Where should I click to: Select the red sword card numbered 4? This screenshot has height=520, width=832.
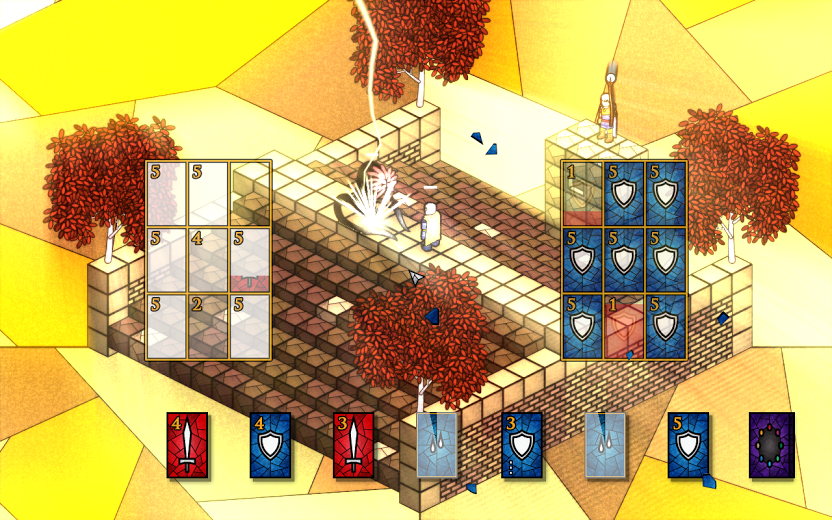coord(187,445)
